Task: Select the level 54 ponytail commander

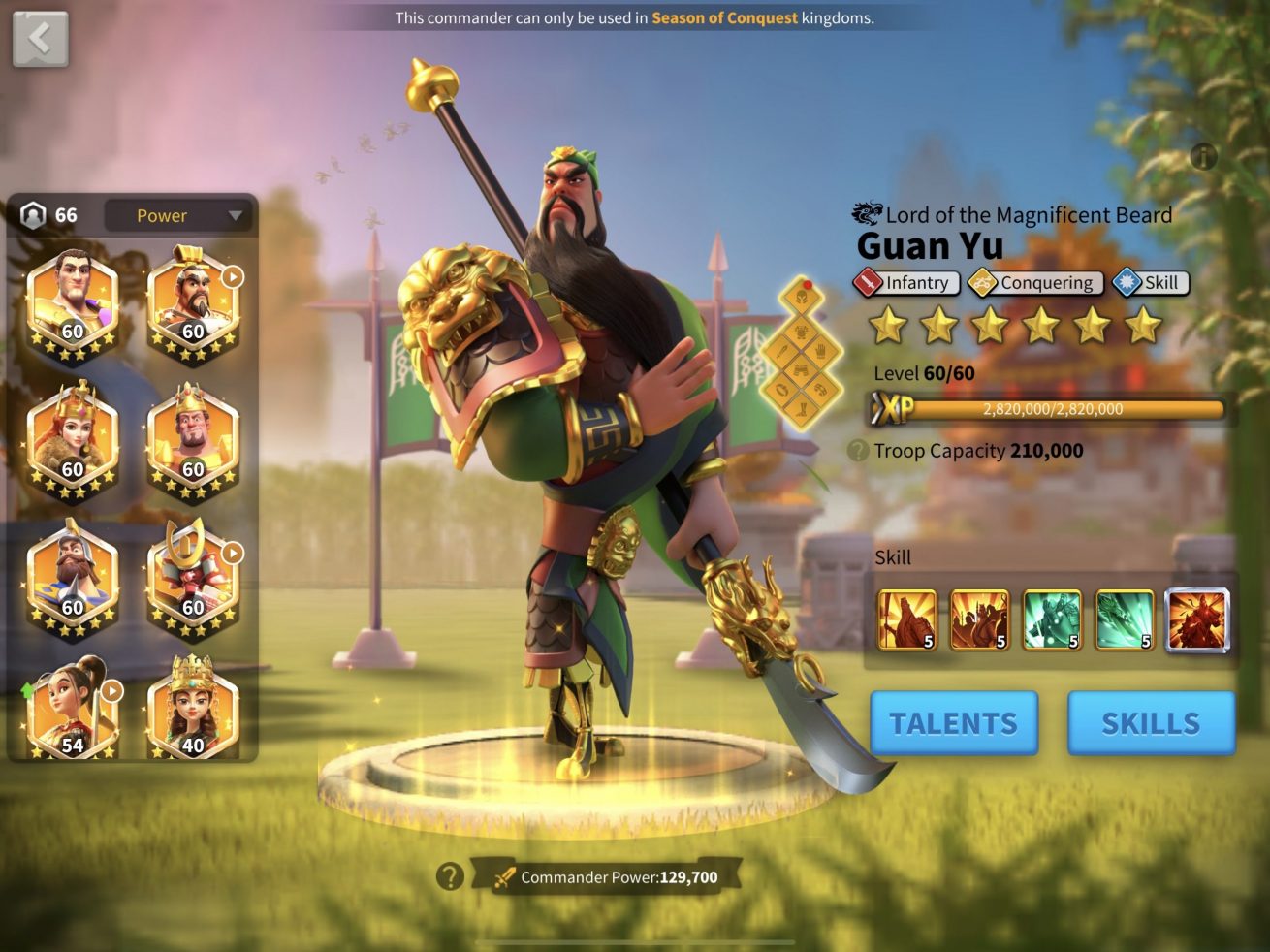Action: pos(72,712)
